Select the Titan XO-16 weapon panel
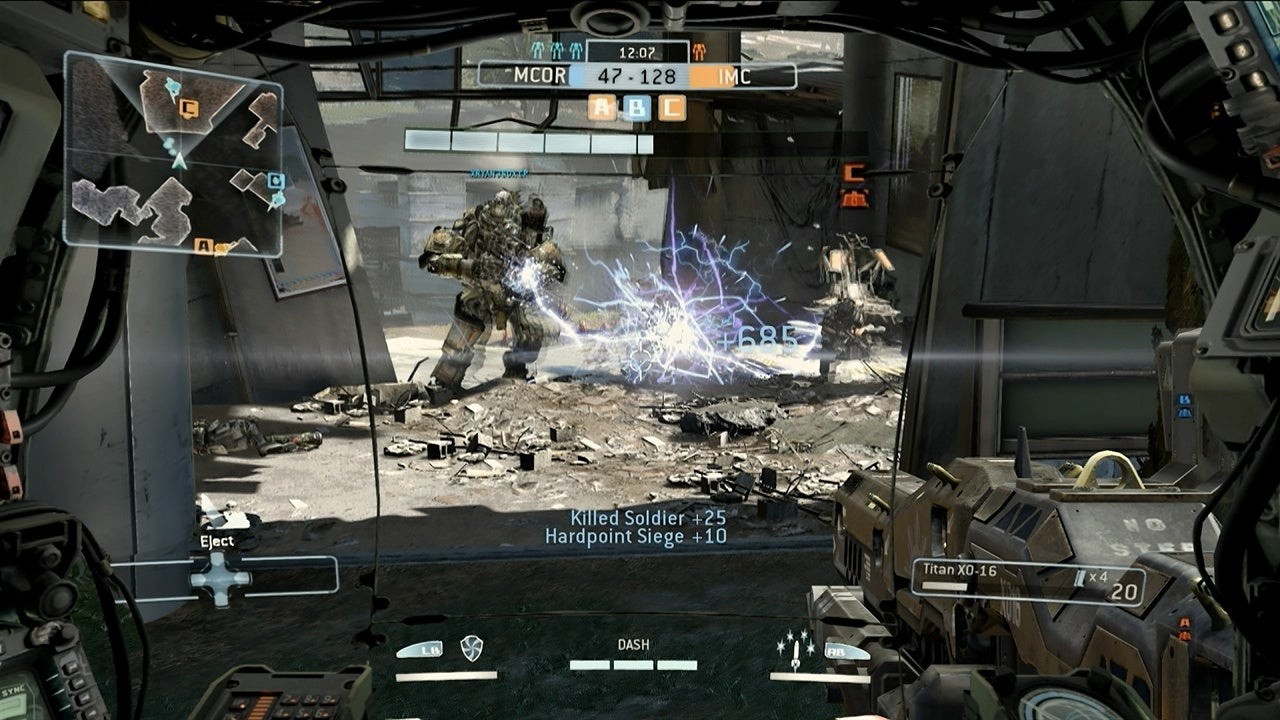The image size is (1280, 720). 1027,582
